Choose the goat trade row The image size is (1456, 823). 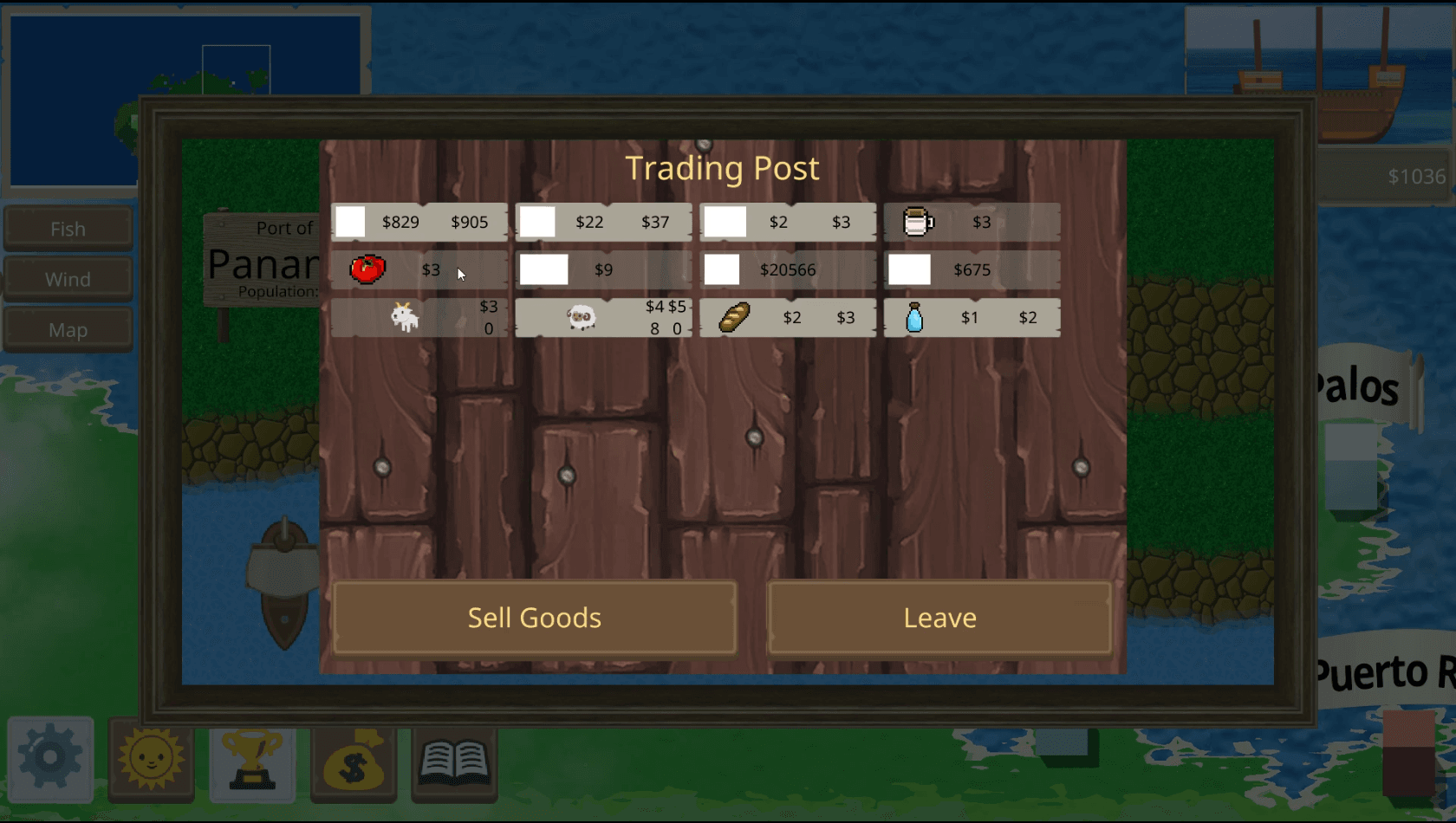click(419, 317)
